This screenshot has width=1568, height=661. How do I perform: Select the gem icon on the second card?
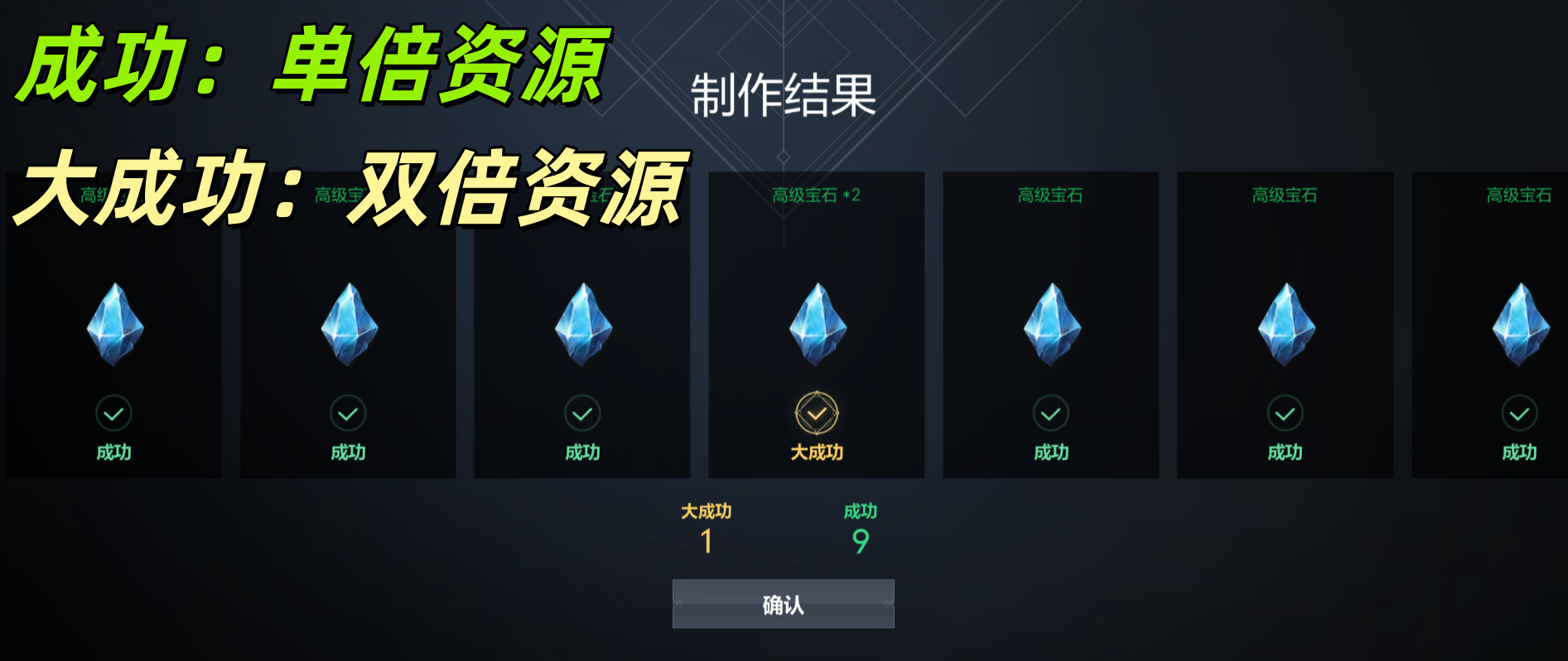(346, 325)
